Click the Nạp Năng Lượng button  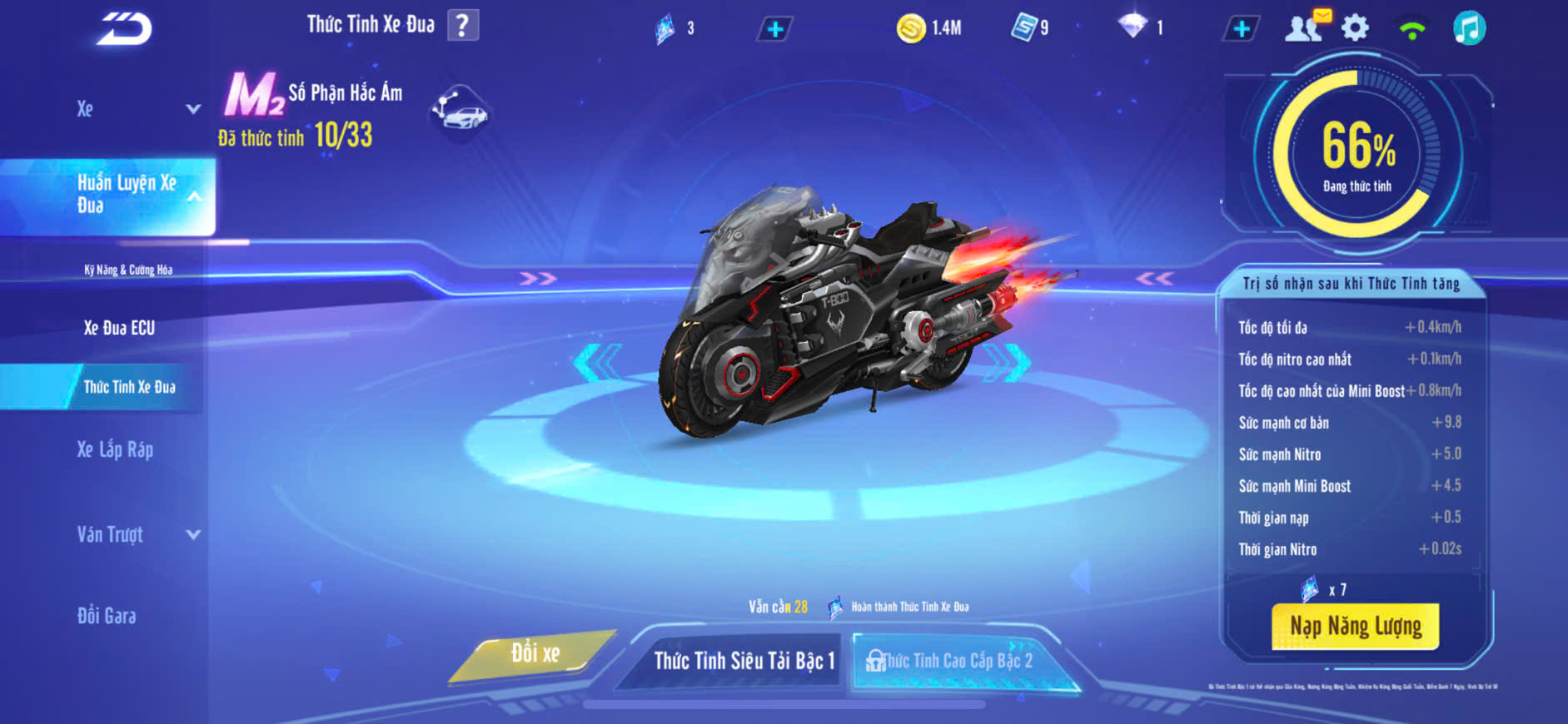1355,626
